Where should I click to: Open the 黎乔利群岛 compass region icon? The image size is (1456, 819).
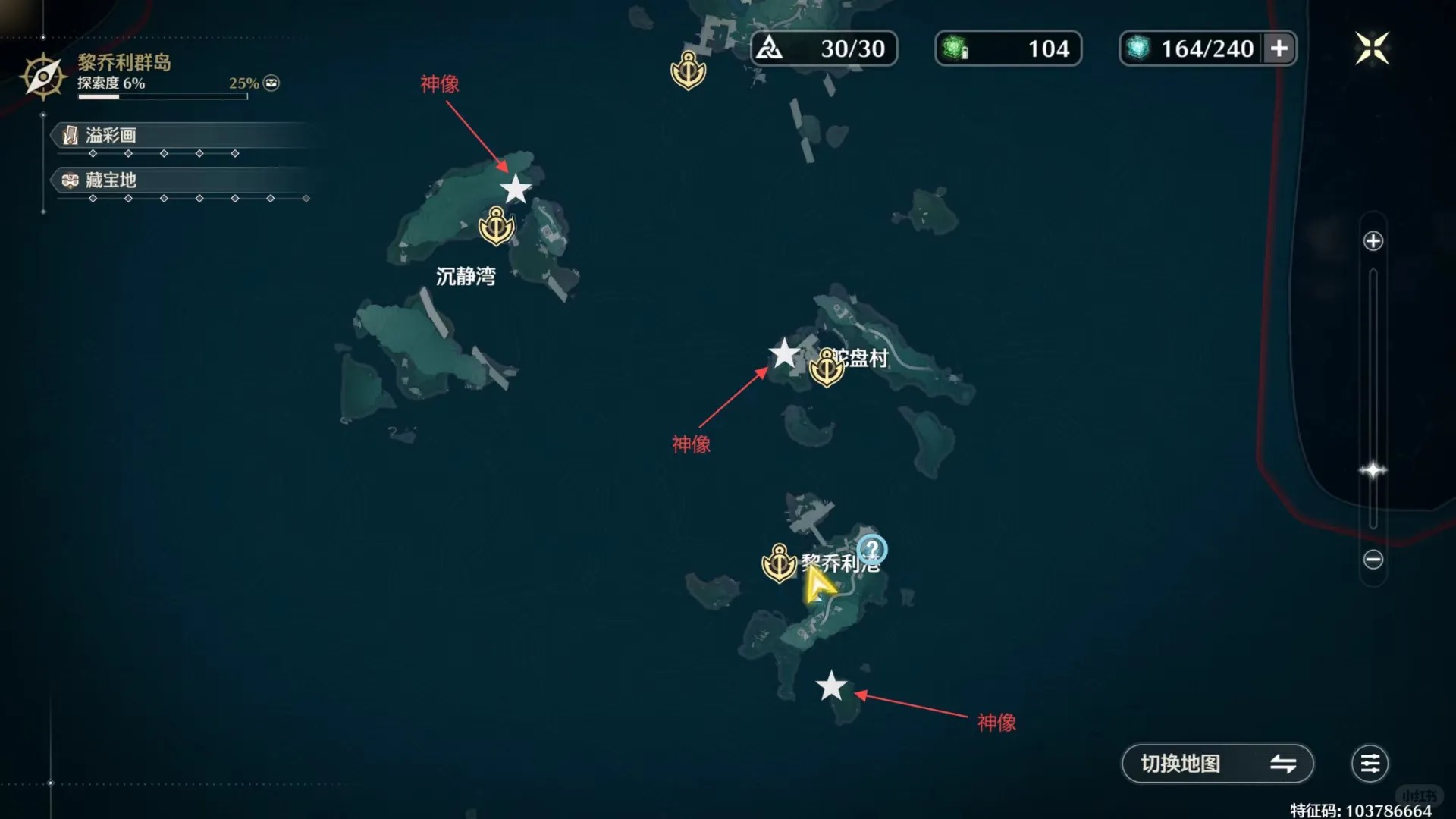tap(43, 77)
